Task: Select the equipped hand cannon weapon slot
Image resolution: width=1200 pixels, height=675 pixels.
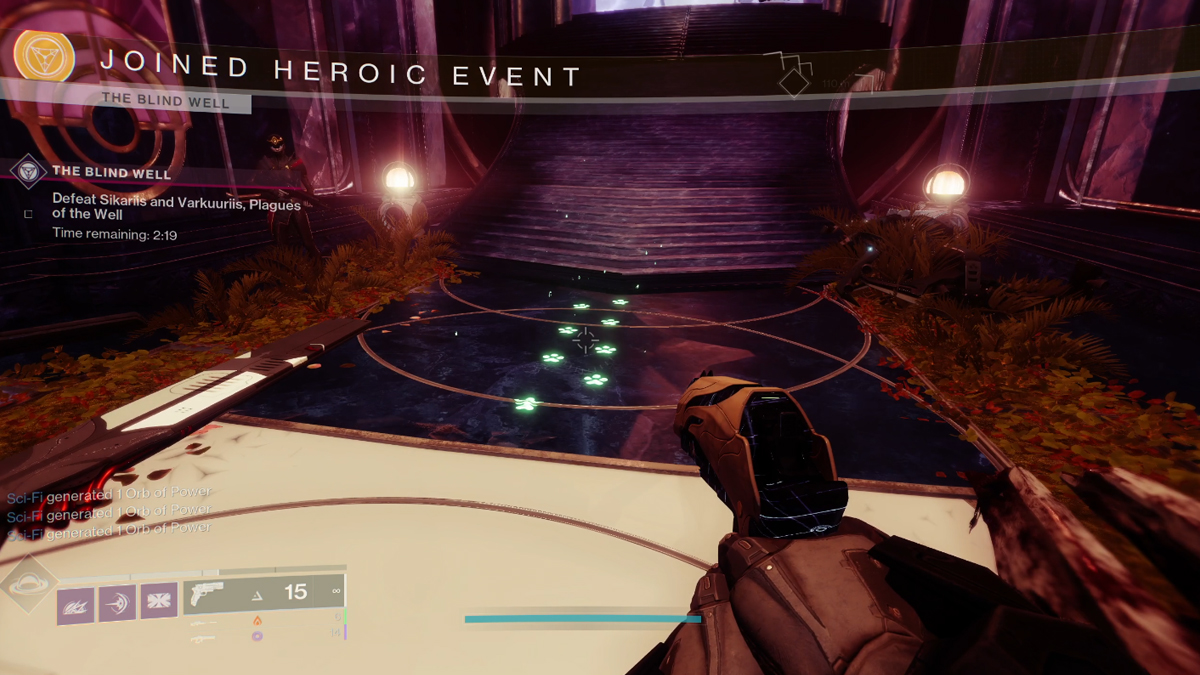Action: point(263,593)
